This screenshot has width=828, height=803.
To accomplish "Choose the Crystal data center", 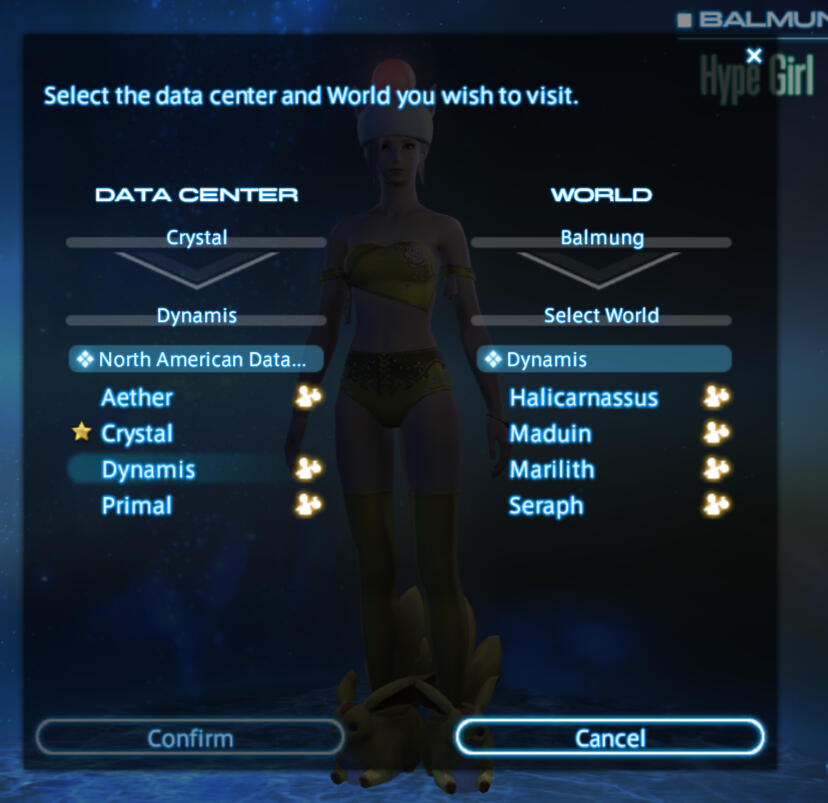I will point(137,433).
